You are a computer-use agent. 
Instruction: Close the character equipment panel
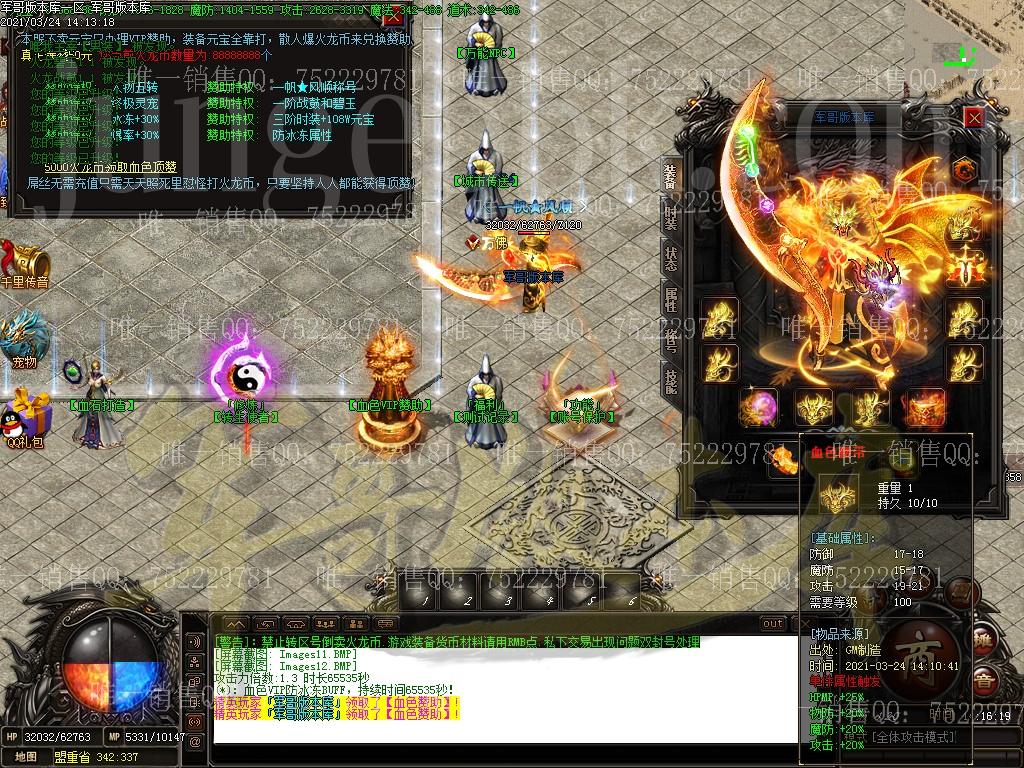[x=974, y=117]
